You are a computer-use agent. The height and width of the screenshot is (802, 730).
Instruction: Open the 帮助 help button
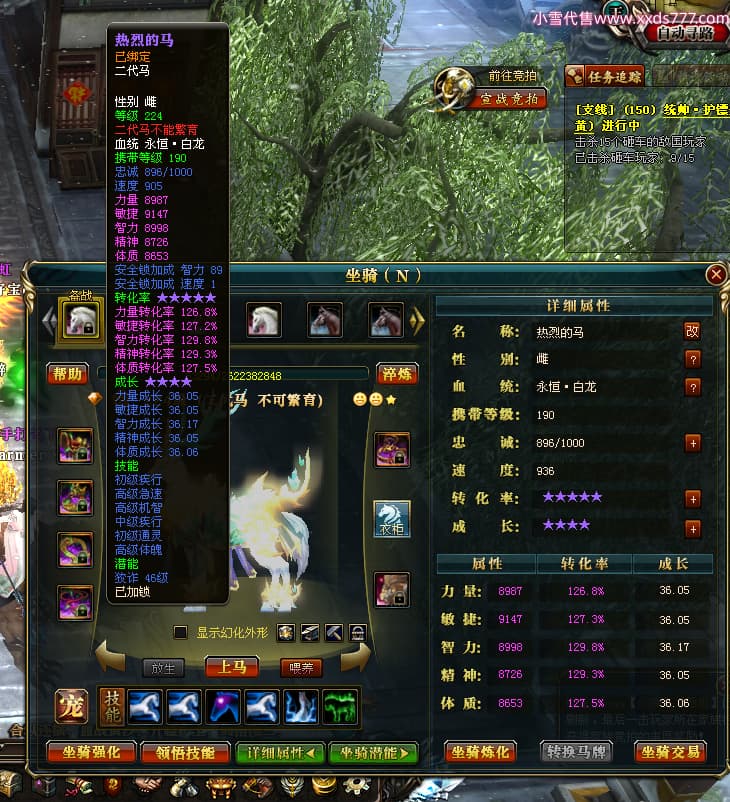pos(69,374)
